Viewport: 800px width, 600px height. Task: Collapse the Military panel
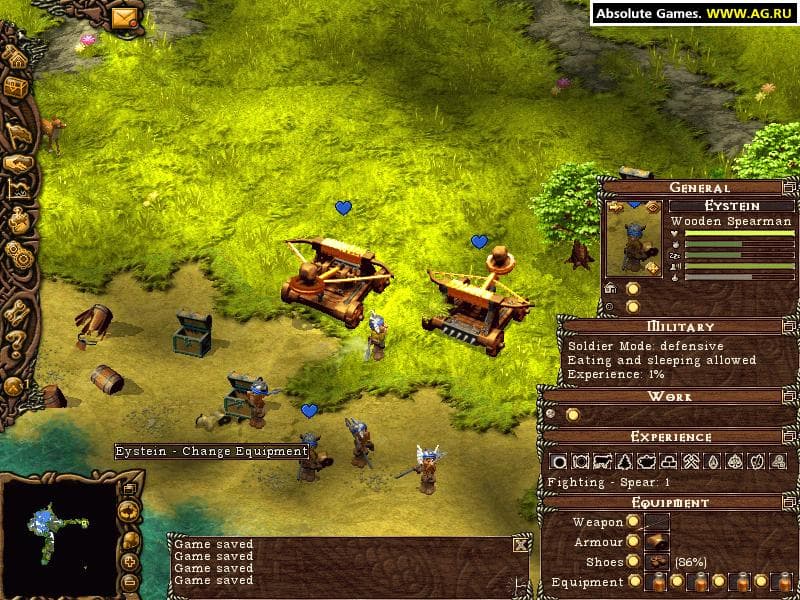point(789,326)
